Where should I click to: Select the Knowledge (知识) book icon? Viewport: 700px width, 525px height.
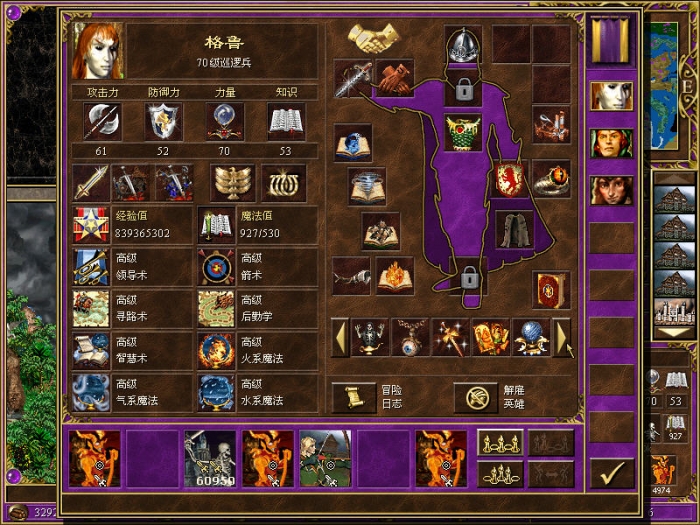point(286,122)
